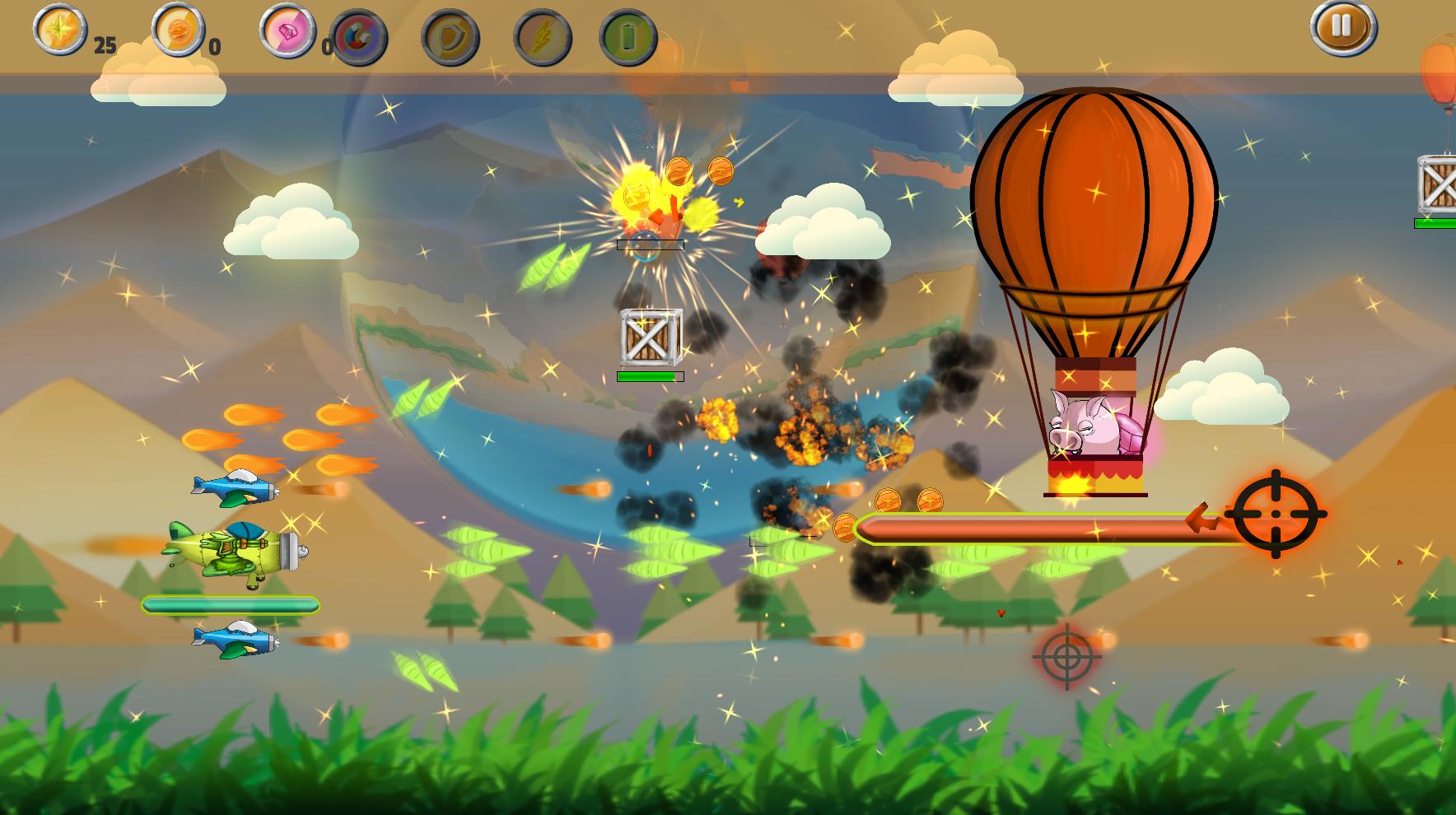The width and height of the screenshot is (1456, 815).
Task: Activate the lightning bolt power-up icon
Action: tap(542, 38)
